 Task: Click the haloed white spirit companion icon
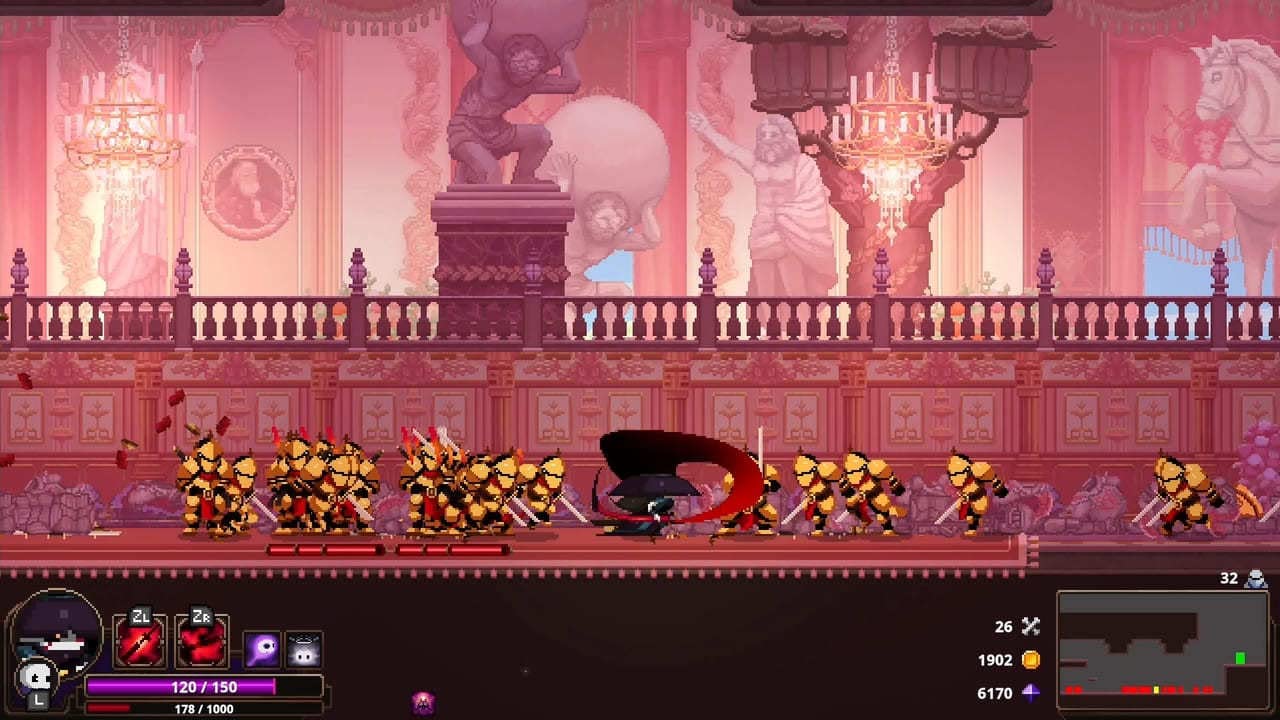pyautogui.click(x=302, y=648)
